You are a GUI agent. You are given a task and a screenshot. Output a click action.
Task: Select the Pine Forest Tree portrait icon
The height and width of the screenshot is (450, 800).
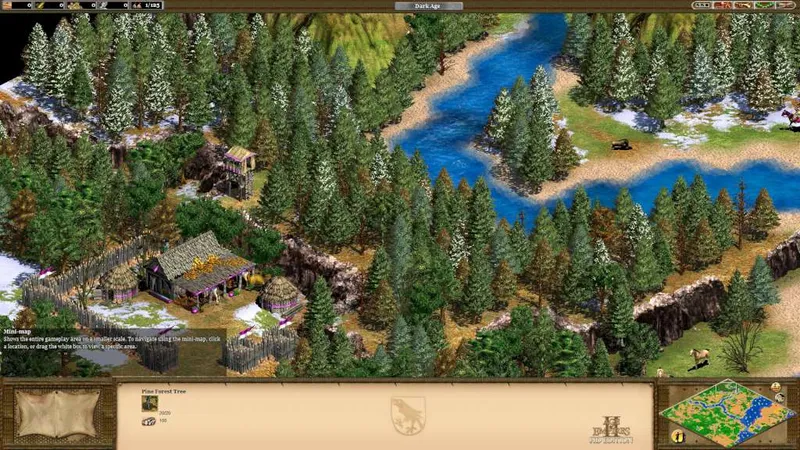click(149, 403)
